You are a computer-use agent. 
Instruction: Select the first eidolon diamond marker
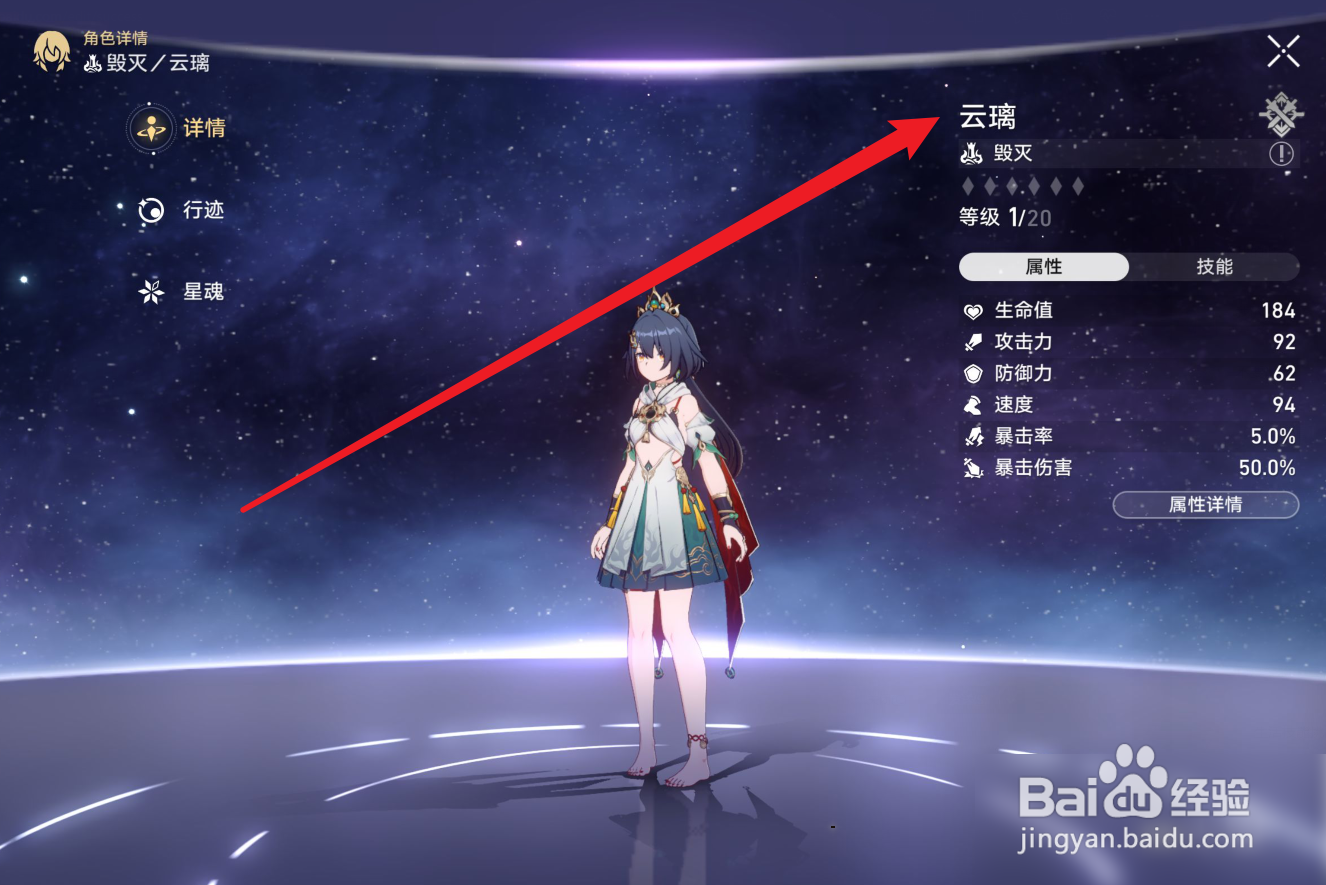pos(967,185)
